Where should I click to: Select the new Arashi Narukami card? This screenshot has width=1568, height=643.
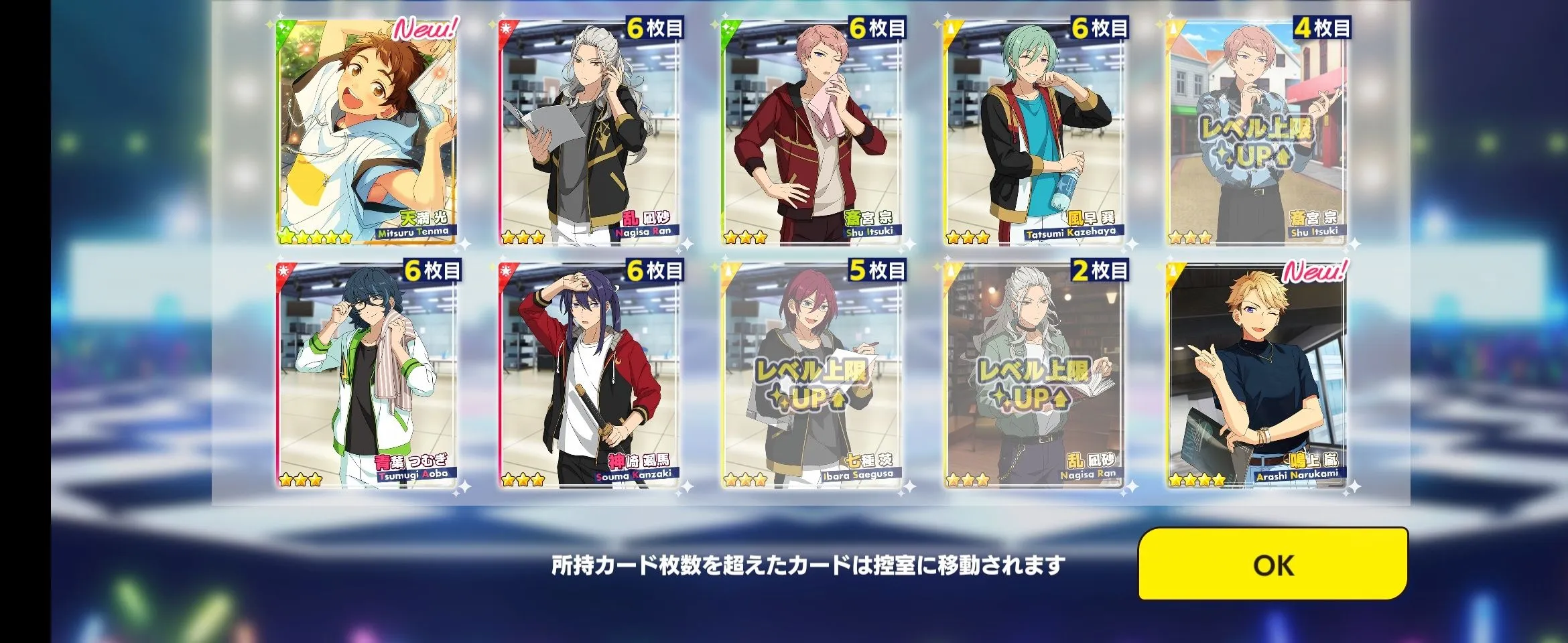[1256, 375]
